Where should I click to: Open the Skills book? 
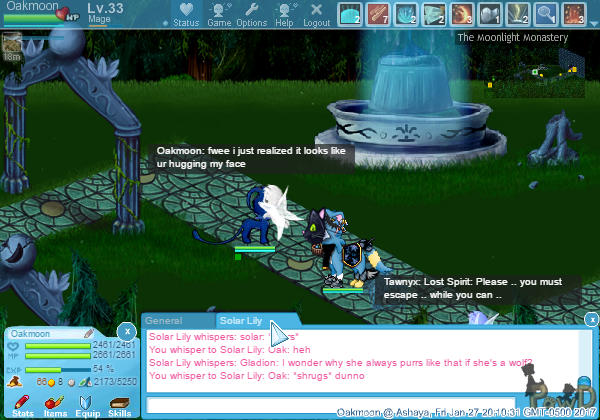point(119,403)
